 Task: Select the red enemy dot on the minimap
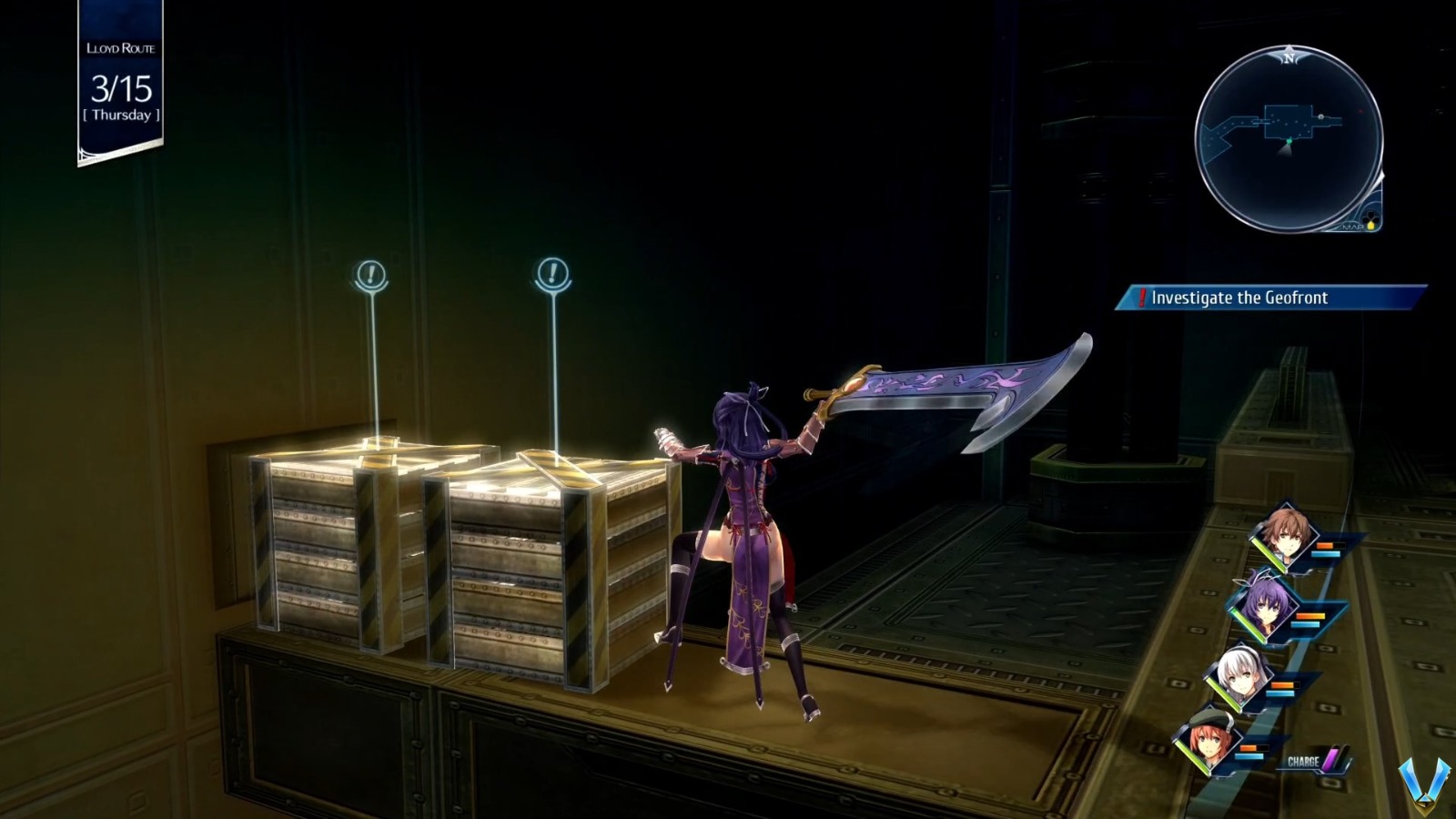[x=1360, y=110]
